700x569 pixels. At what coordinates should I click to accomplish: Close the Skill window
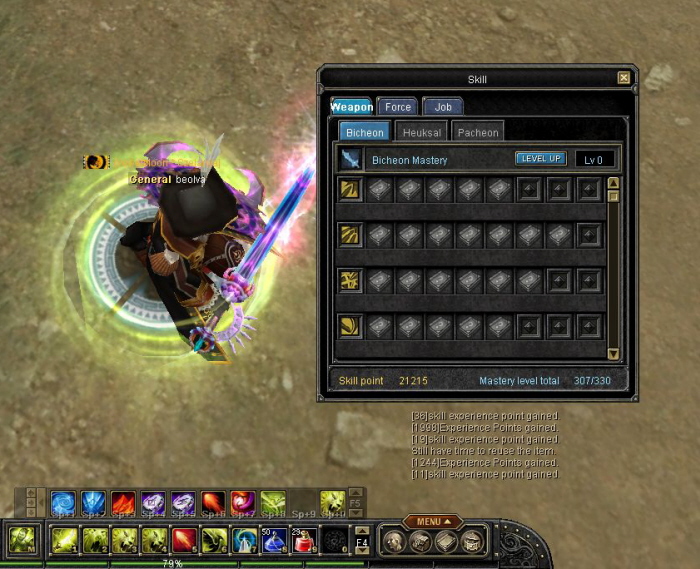(624, 78)
